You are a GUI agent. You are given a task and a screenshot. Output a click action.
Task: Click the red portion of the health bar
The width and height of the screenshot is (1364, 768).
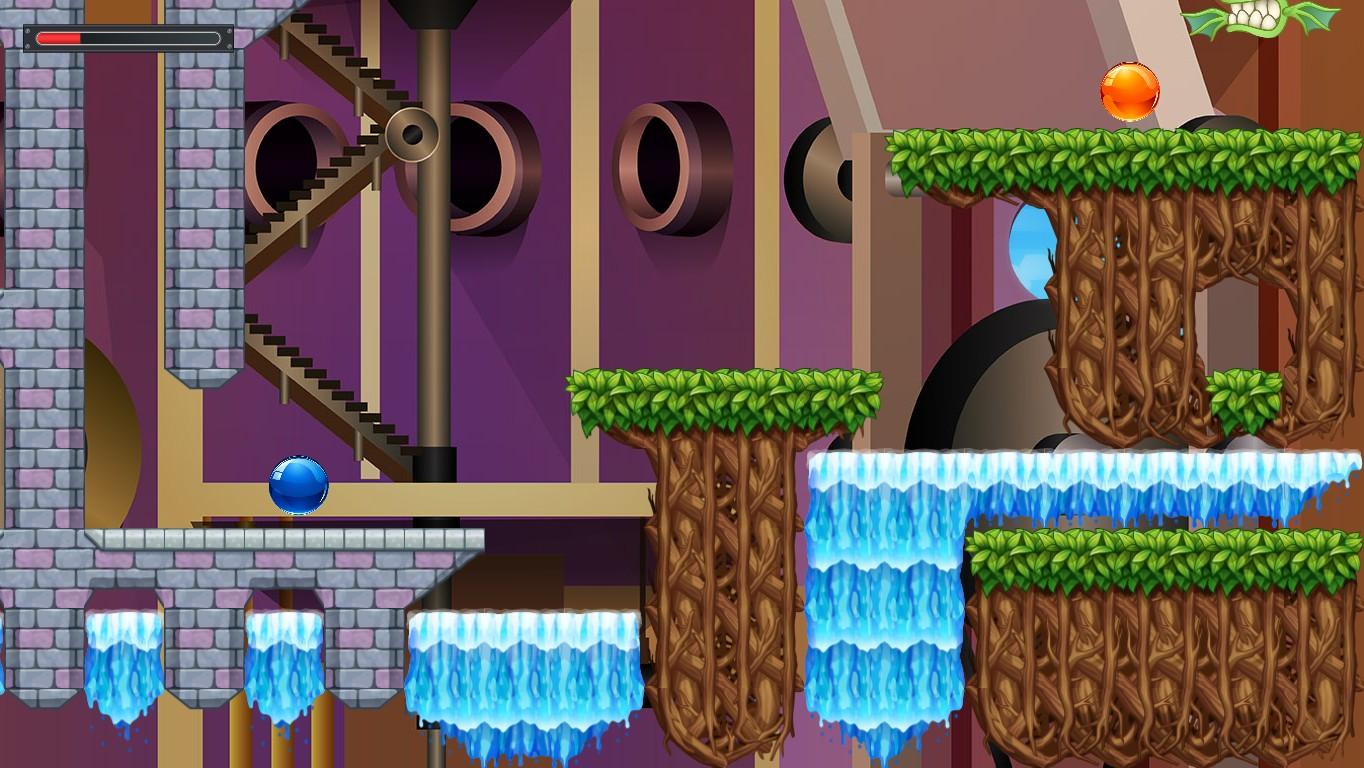(x=60, y=36)
